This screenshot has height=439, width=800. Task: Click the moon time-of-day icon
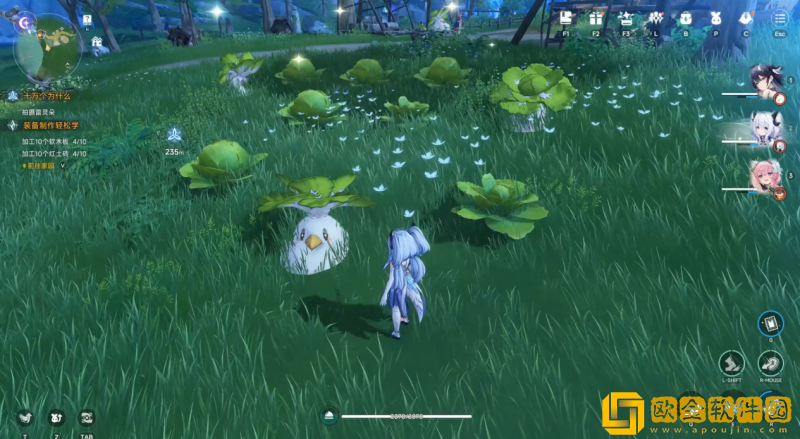pyautogui.click(x=23, y=20)
